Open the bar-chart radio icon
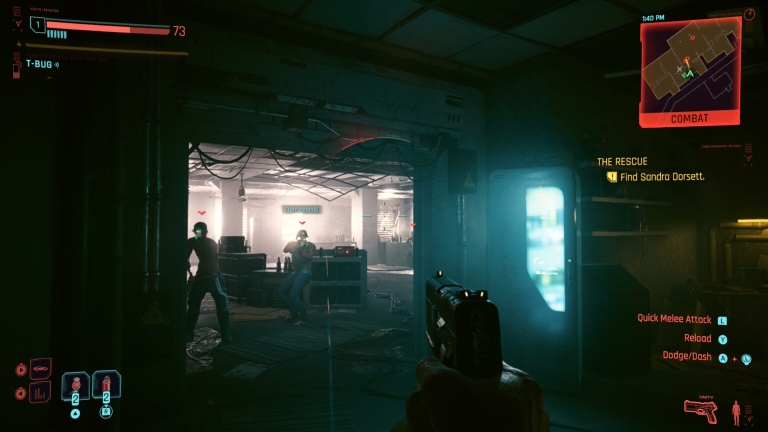768x432 pixels. click(41, 391)
